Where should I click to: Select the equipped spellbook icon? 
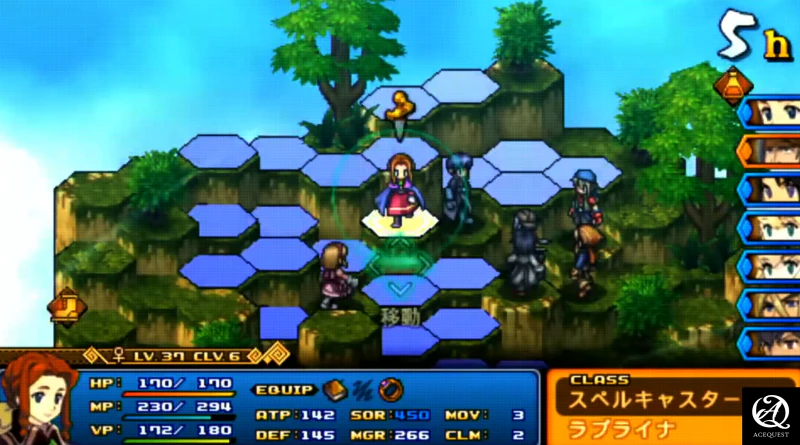point(334,389)
